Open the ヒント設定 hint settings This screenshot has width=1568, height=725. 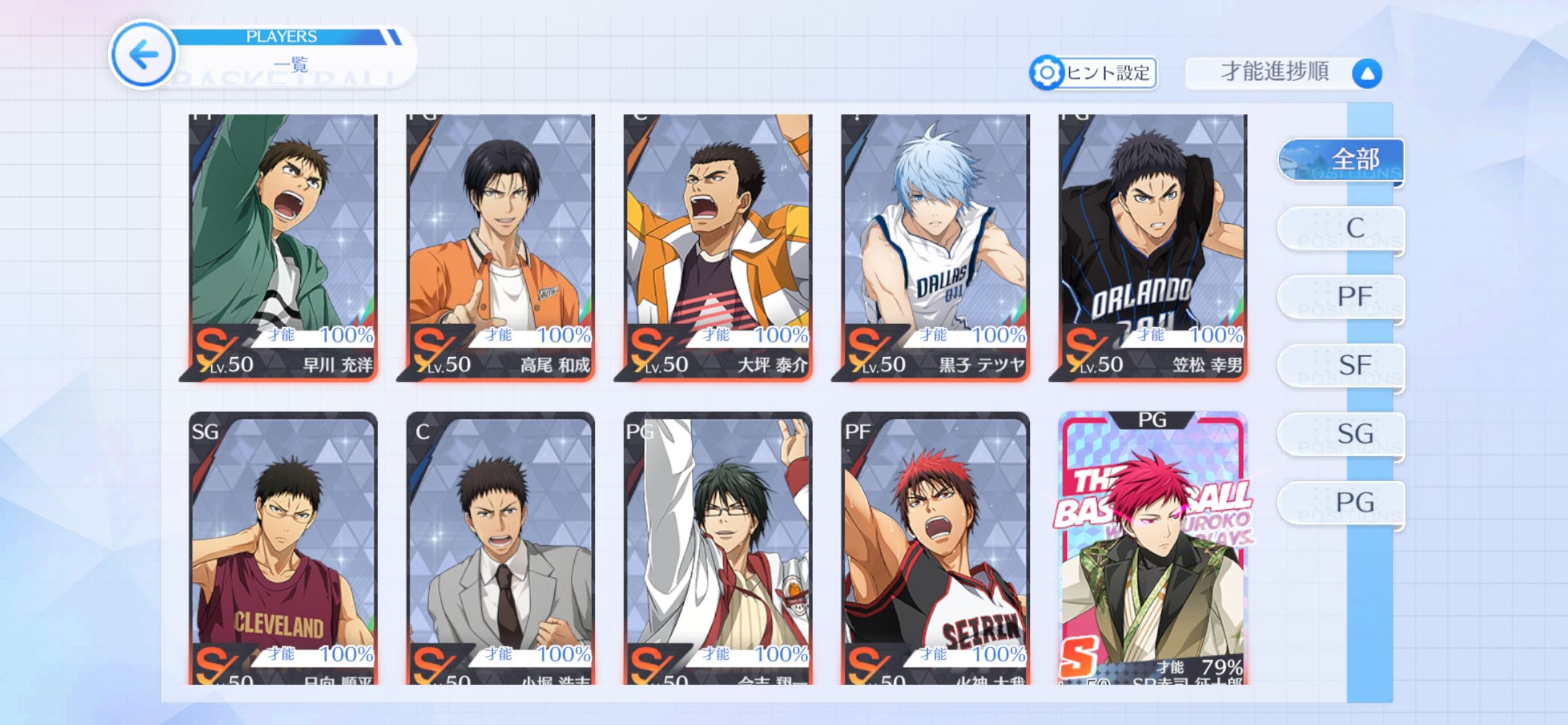click(1094, 73)
